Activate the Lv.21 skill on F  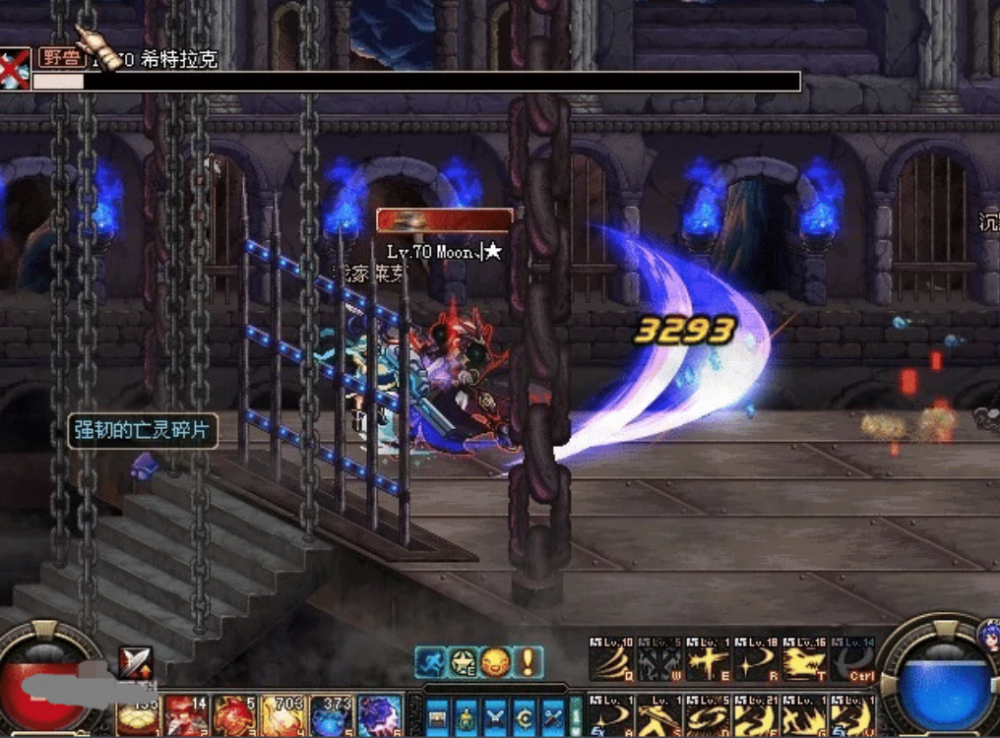coord(756,716)
